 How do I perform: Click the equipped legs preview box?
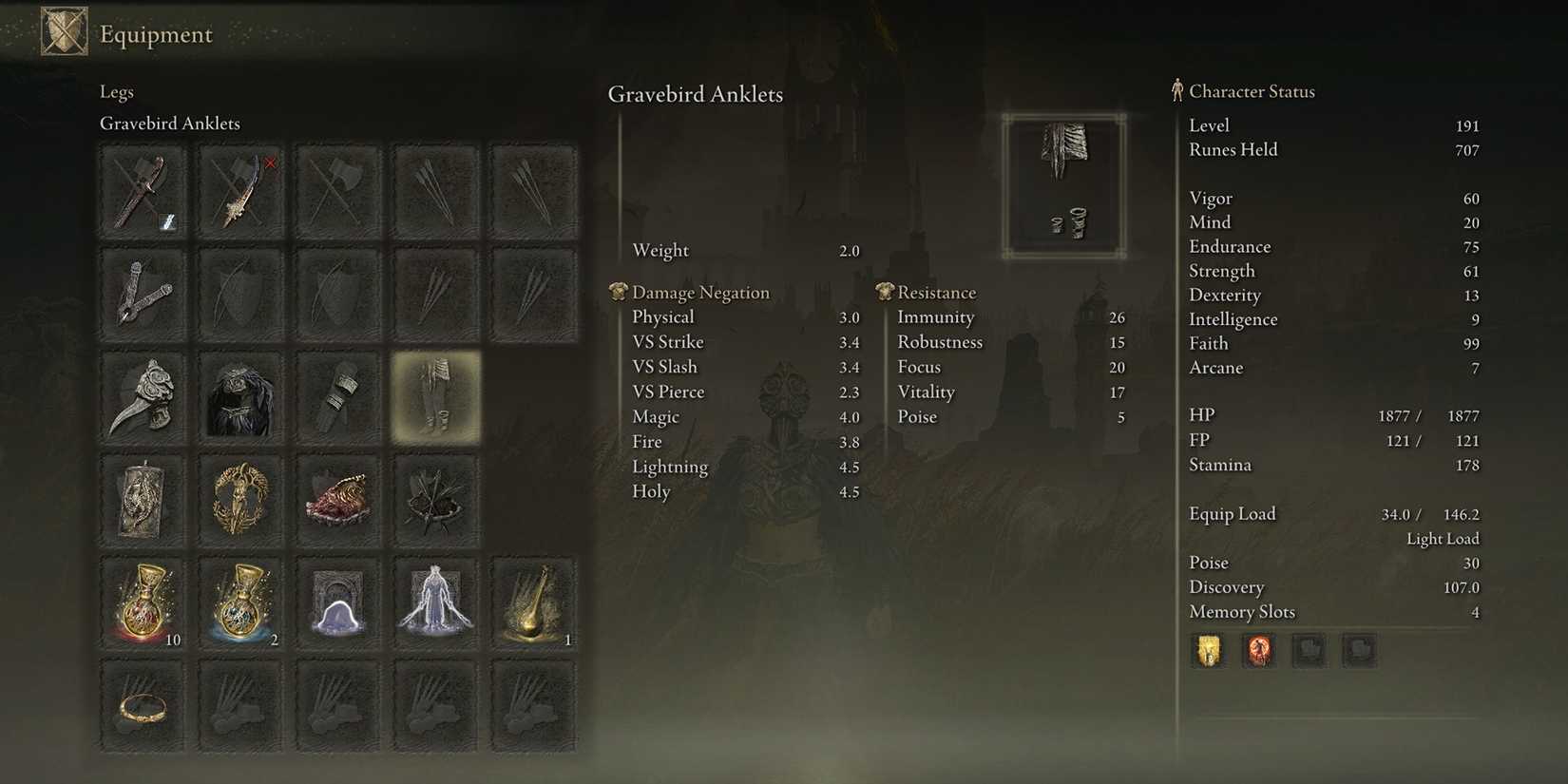tap(1064, 183)
